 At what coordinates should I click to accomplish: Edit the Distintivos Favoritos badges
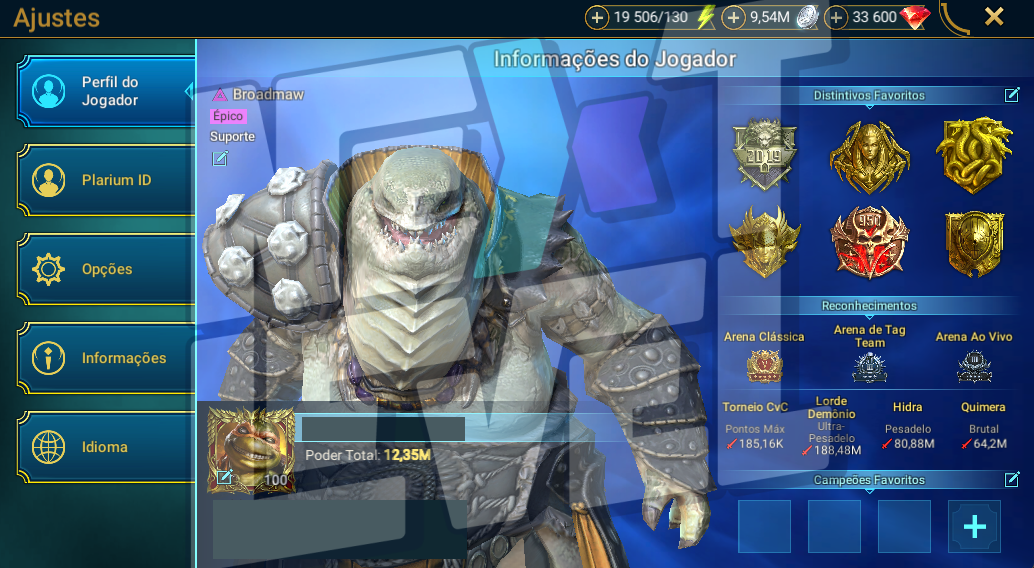coord(1012,95)
